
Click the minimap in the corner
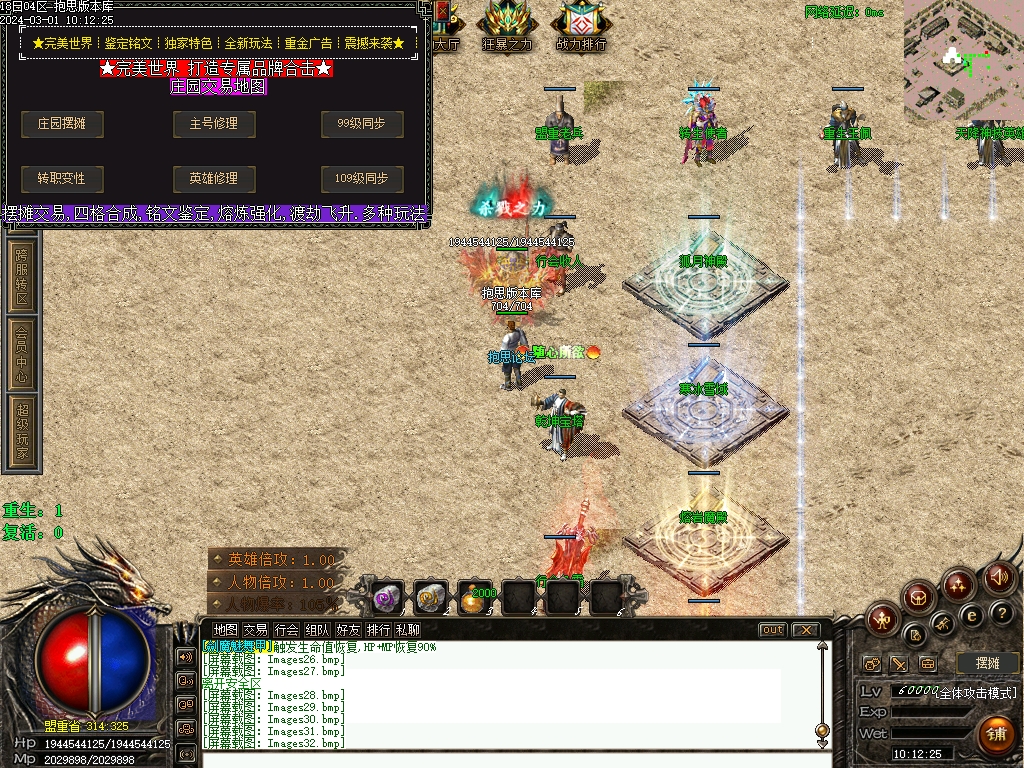[963, 58]
